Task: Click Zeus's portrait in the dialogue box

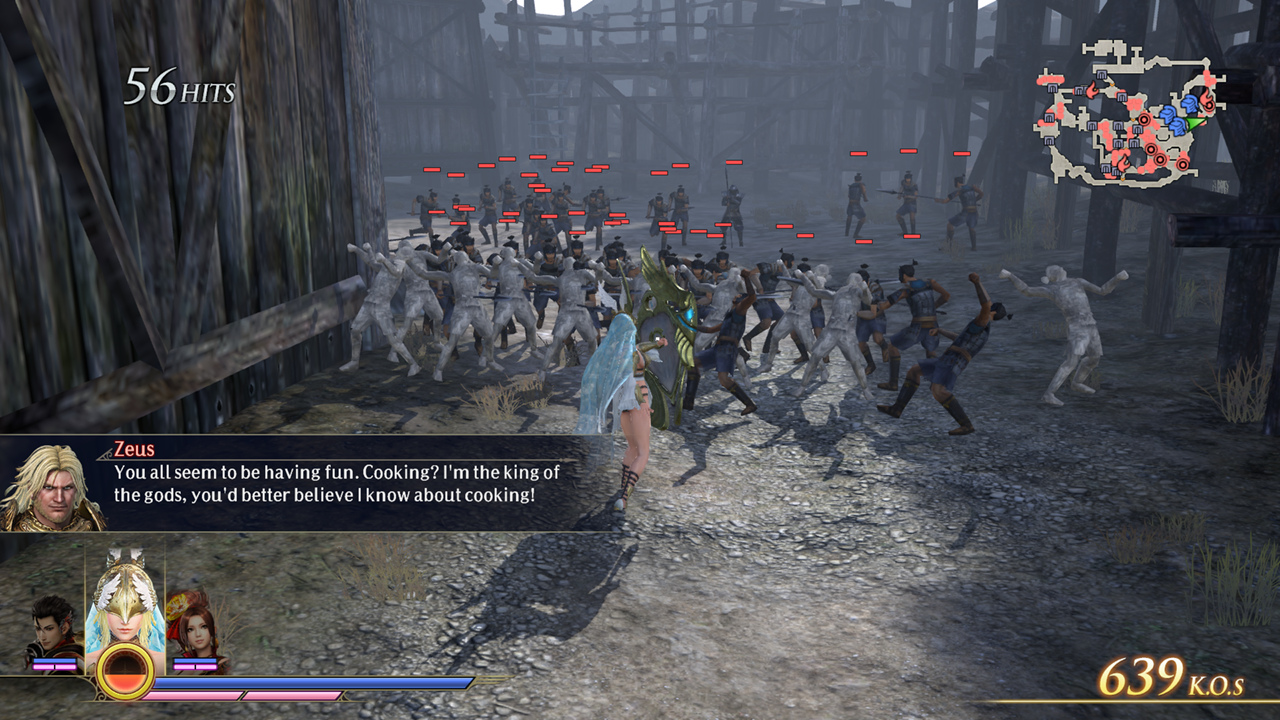Action: click(x=53, y=487)
